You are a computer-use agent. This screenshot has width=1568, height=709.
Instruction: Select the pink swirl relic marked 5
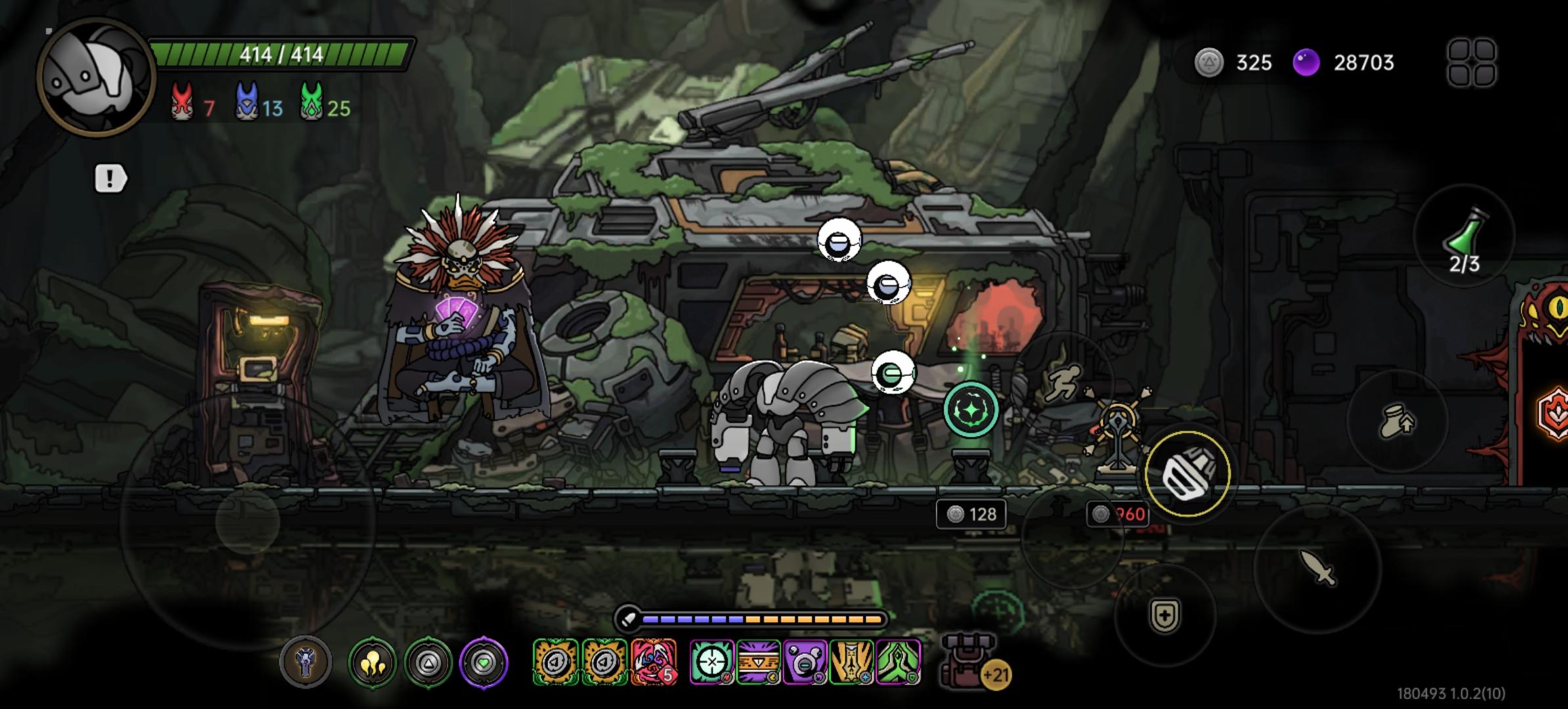[653, 662]
